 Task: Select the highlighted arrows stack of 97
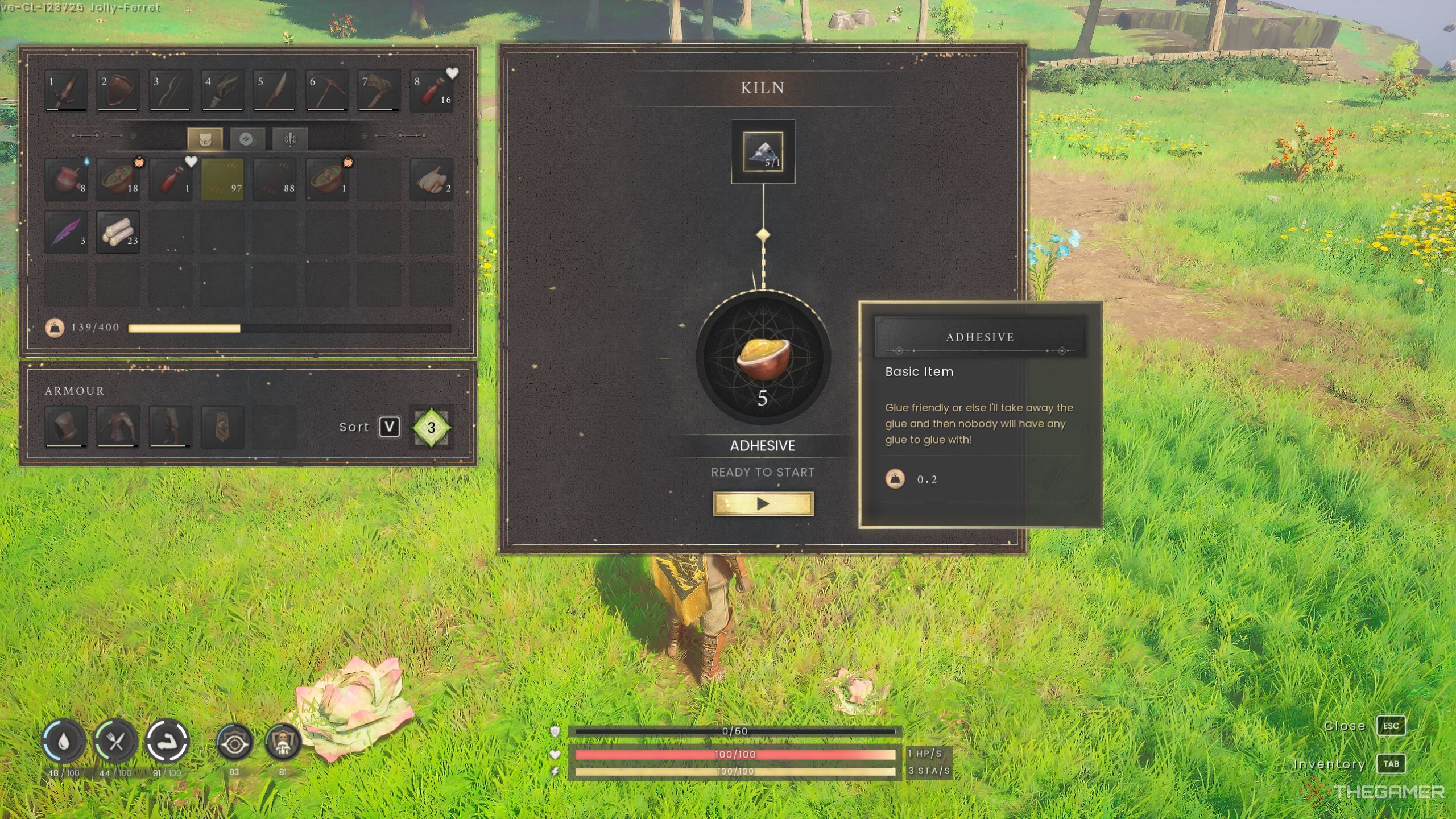tap(222, 180)
